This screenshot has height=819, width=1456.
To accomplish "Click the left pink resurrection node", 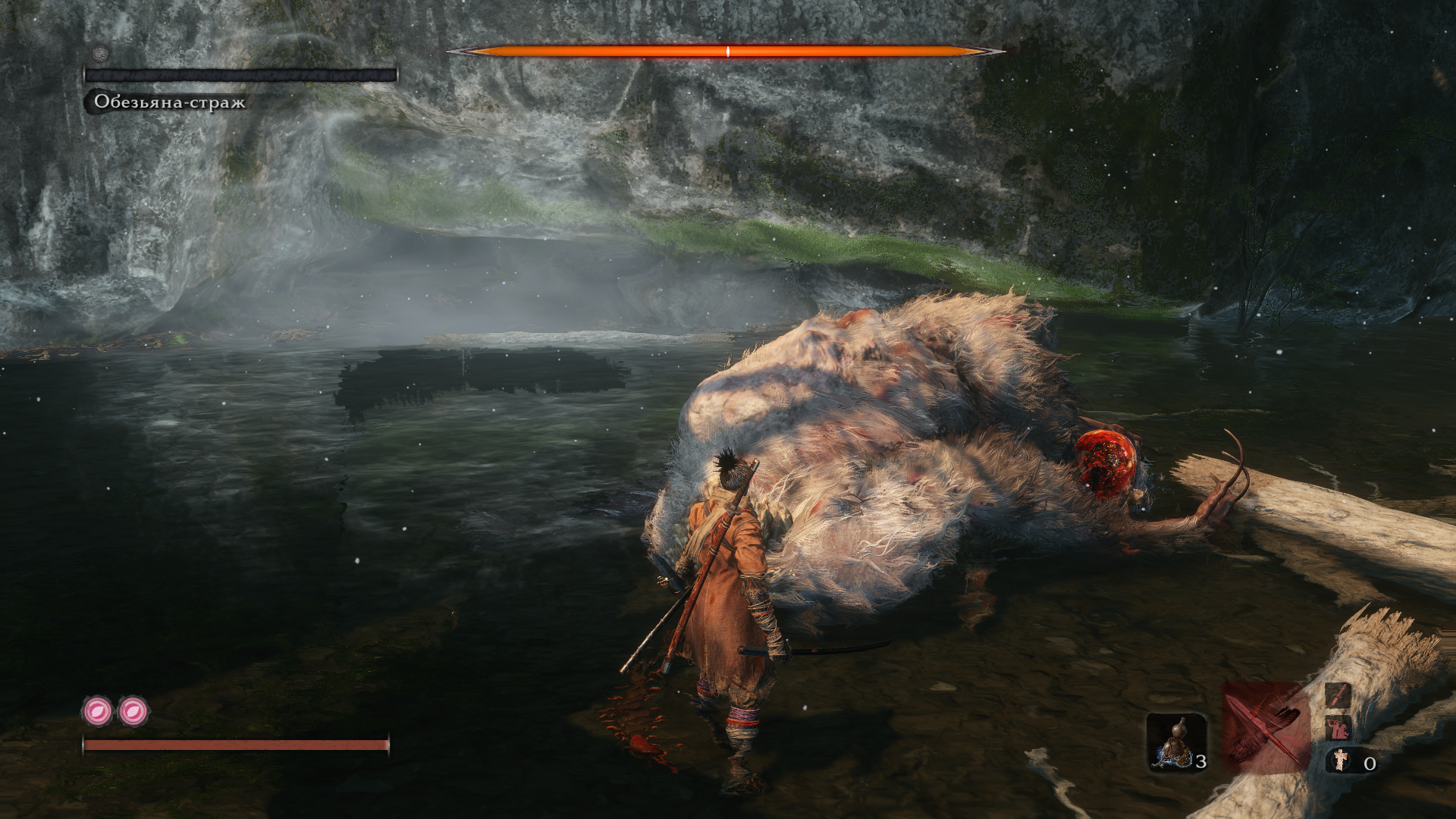I will pos(98,711).
